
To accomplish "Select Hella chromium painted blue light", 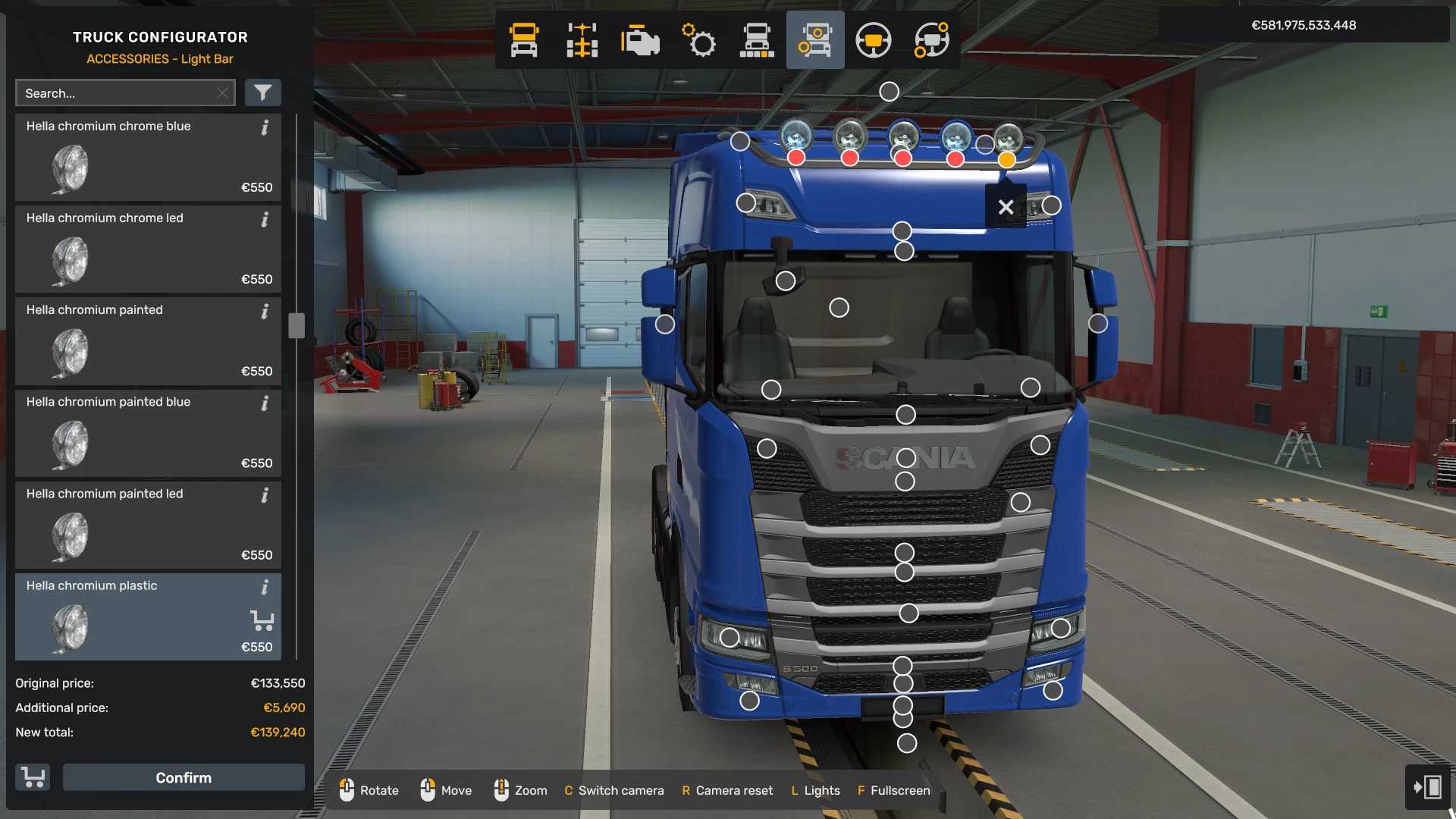I will [148, 433].
